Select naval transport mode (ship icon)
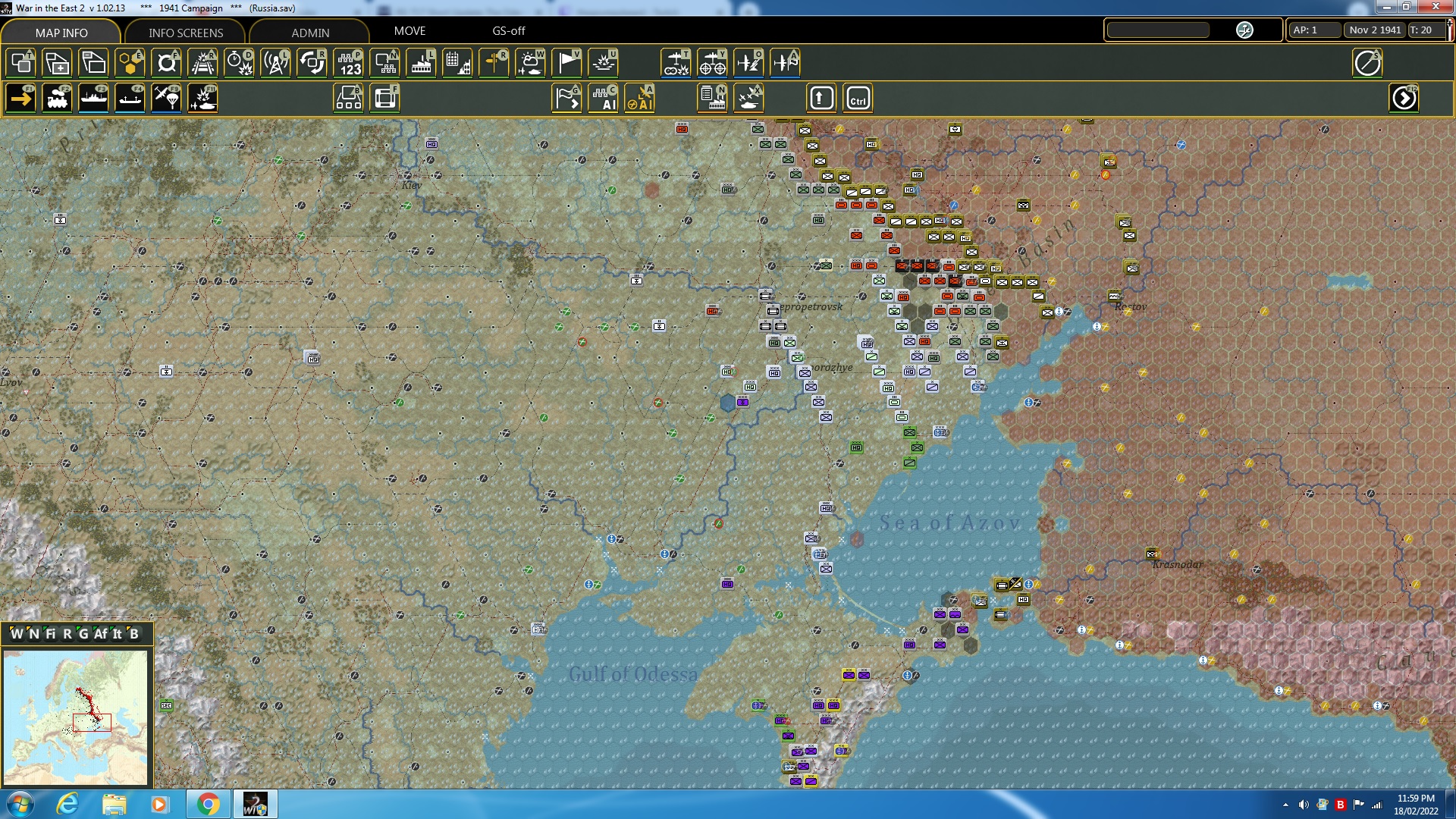Image resolution: width=1456 pixels, height=819 pixels. (94, 98)
